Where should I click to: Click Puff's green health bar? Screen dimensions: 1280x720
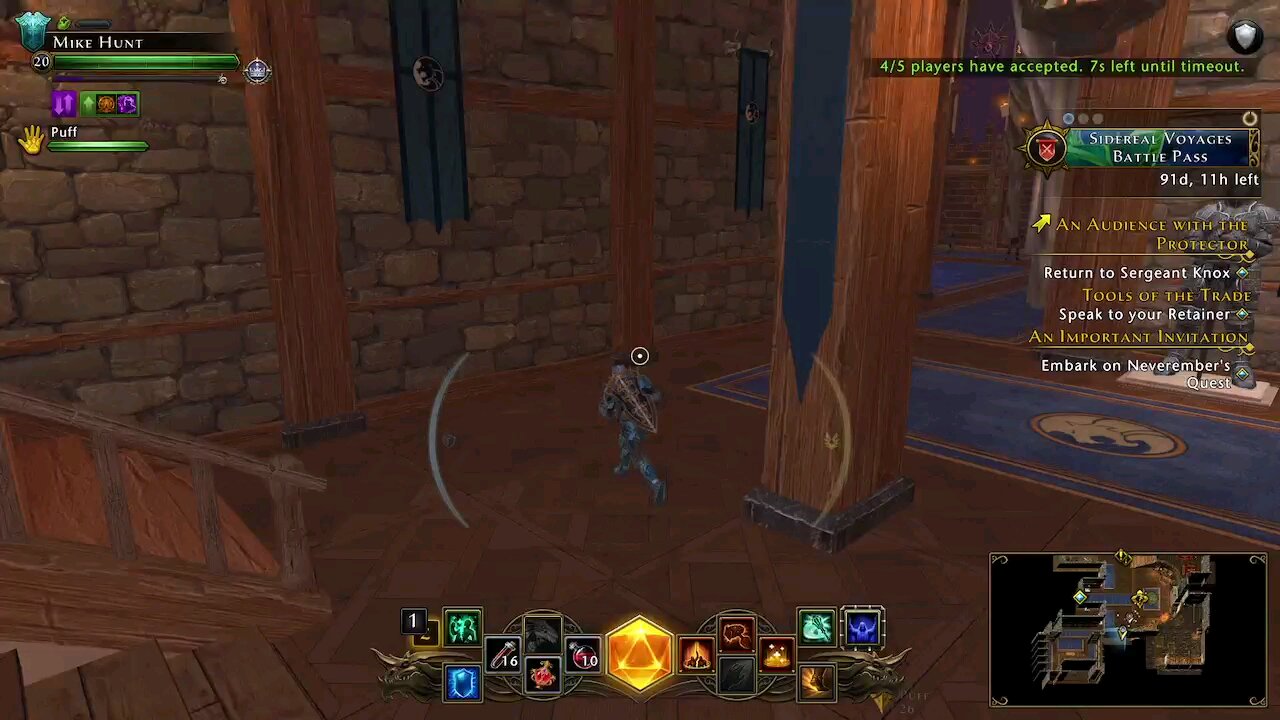point(97,145)
